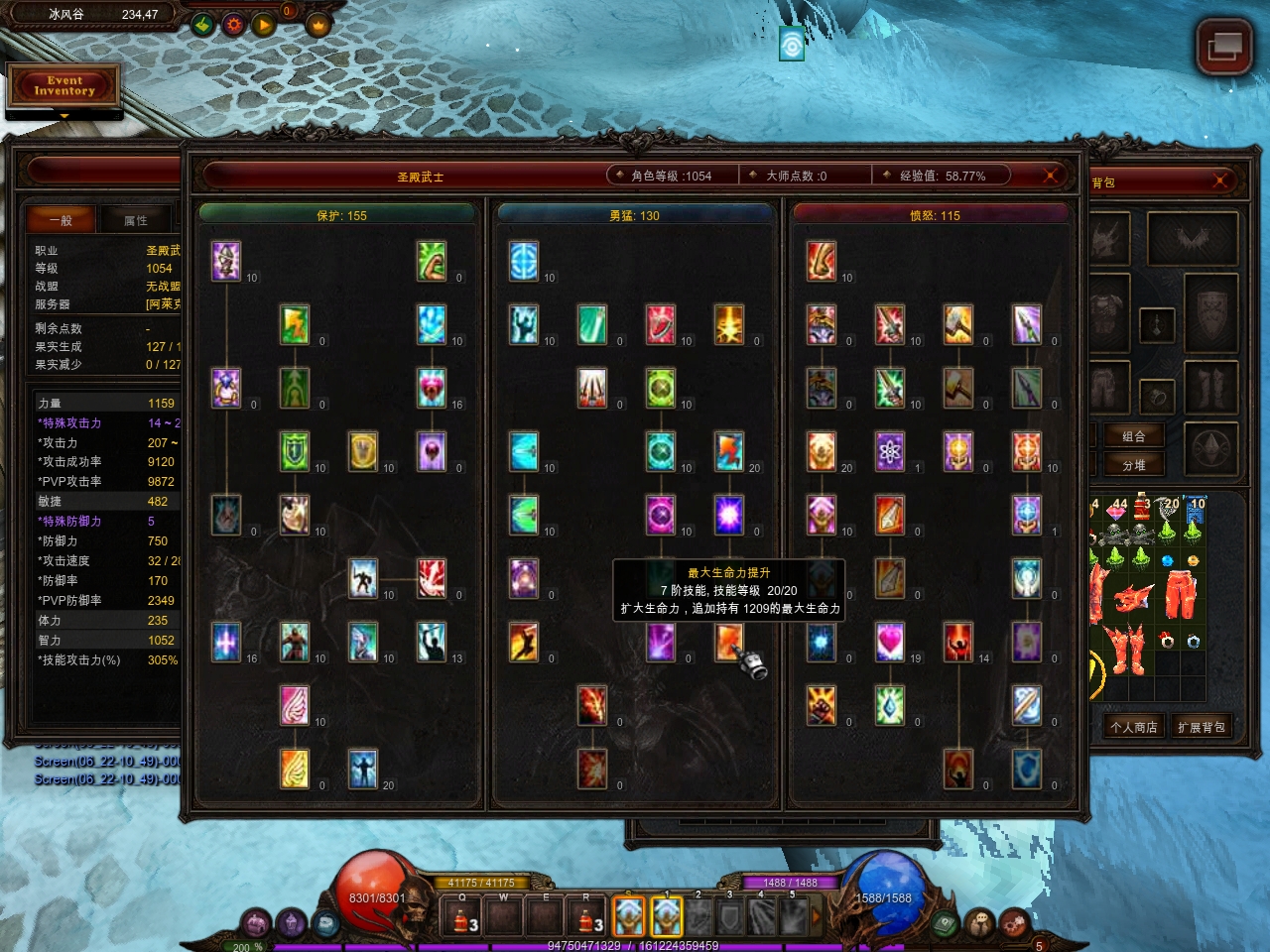Choose 扩展背包 to expand the bag
Screen dimensions: 1270x952
tap(1201, 727)
